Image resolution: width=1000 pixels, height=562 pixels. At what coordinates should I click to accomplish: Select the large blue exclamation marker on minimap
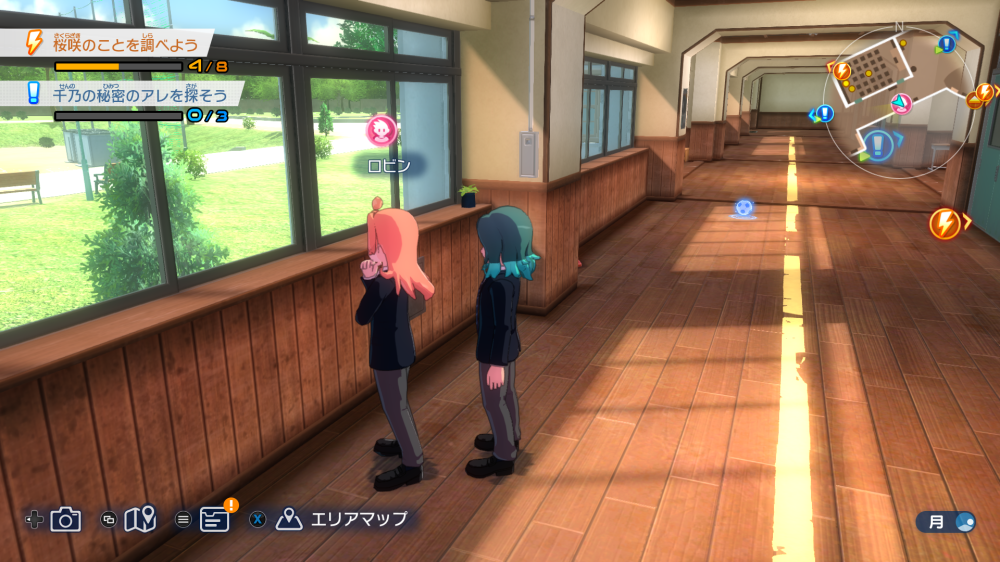[878, 146]
